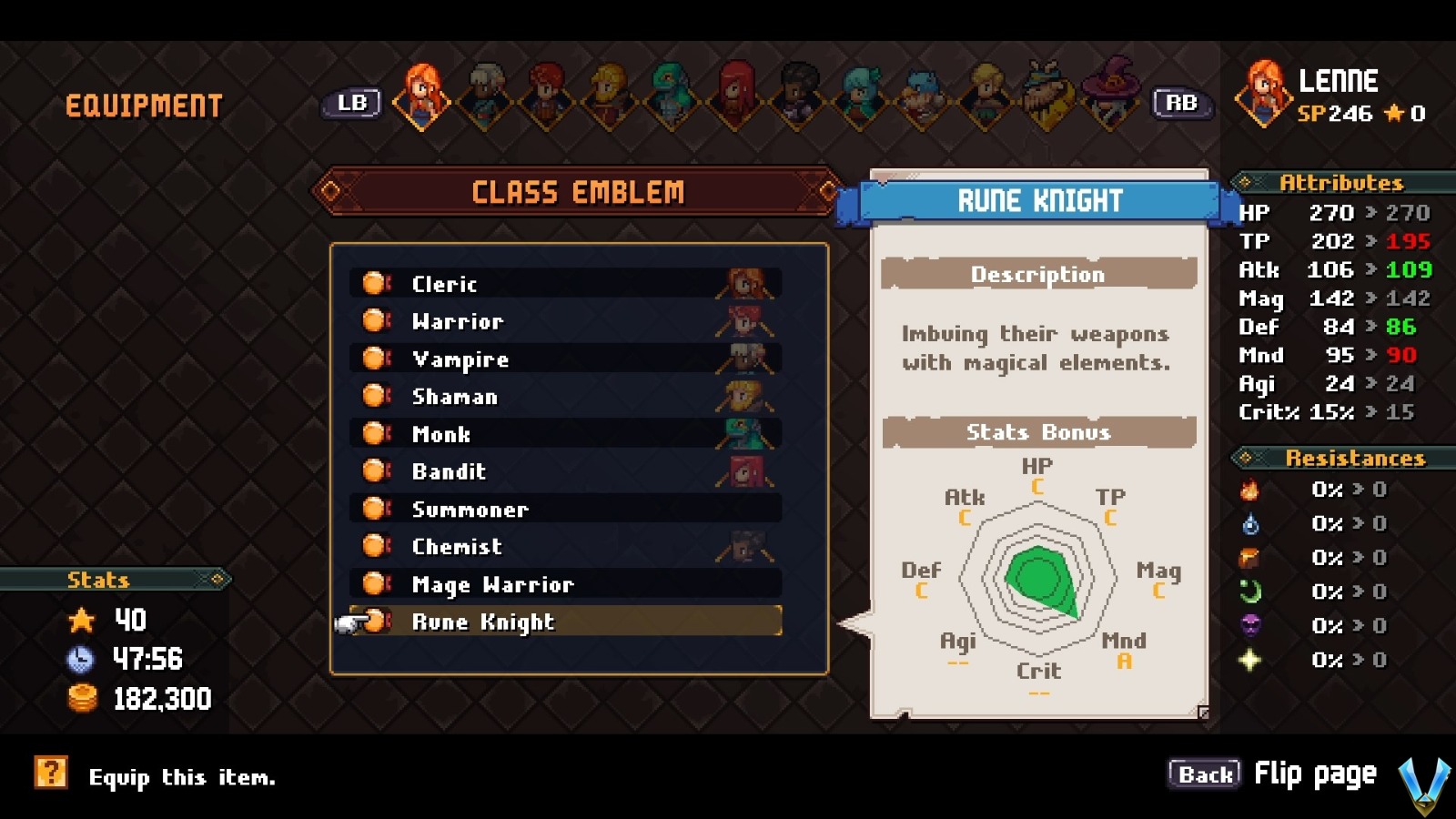Click the orange question mark help icon

click(x=51, y=773)
